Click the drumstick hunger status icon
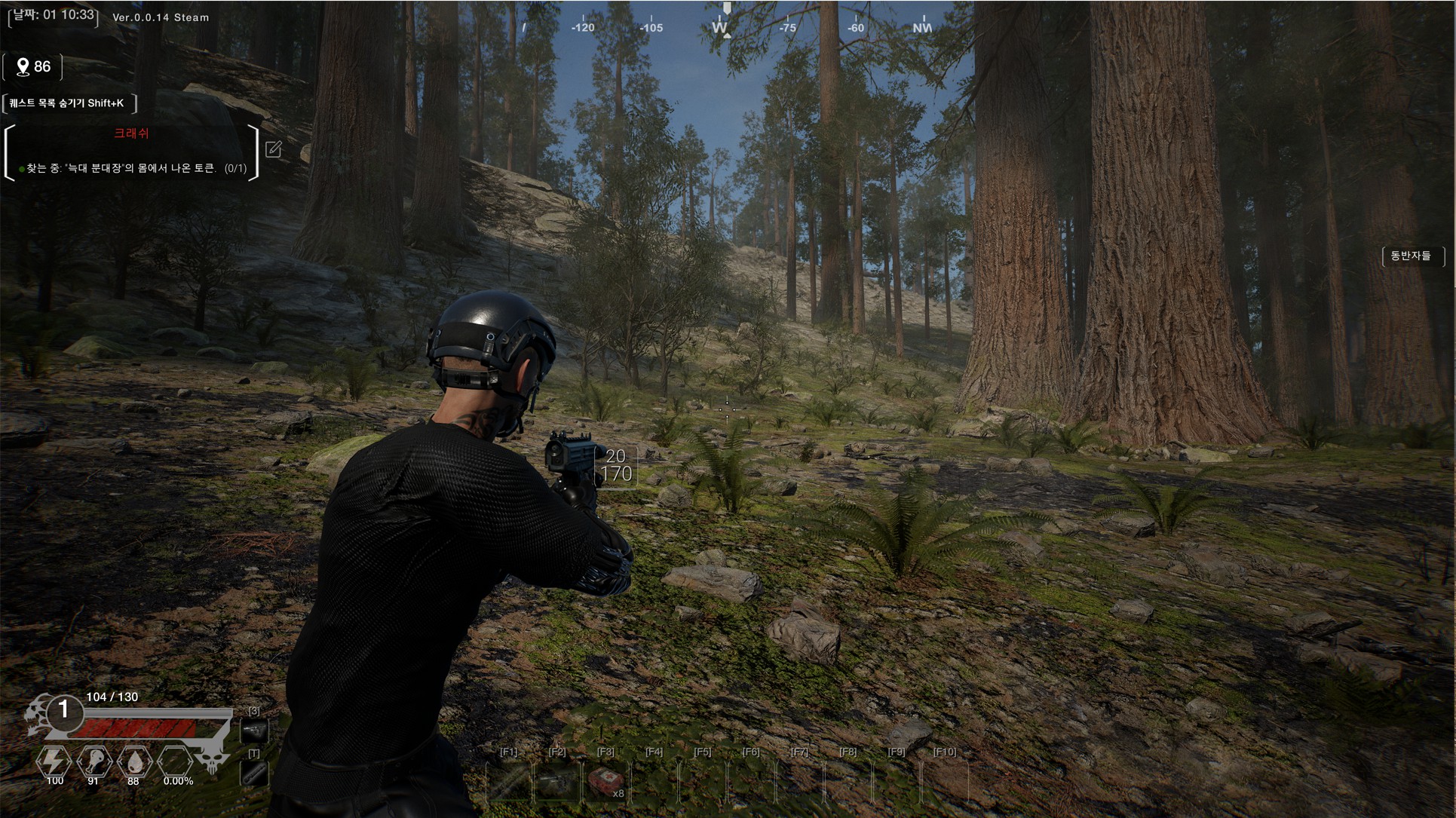The height and width of the screenshot is (818, 1456). click(x=93, y=761)
